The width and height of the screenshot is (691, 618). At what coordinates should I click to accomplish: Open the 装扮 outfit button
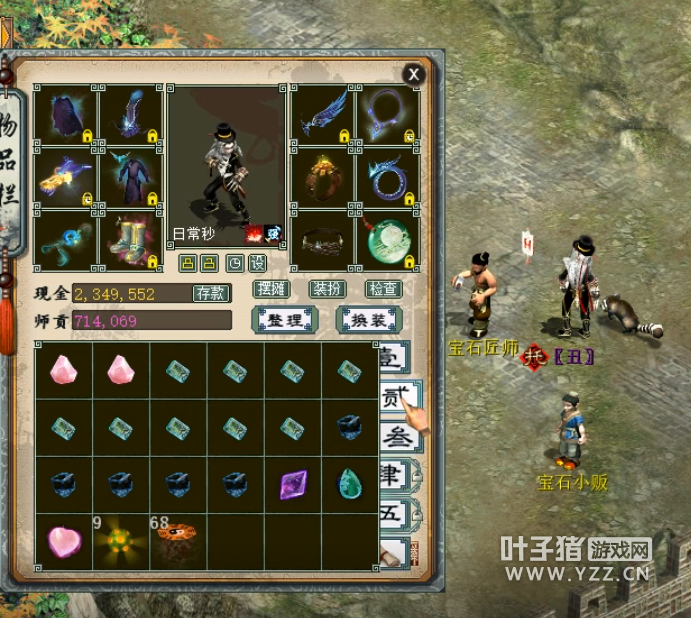point(327,289)
